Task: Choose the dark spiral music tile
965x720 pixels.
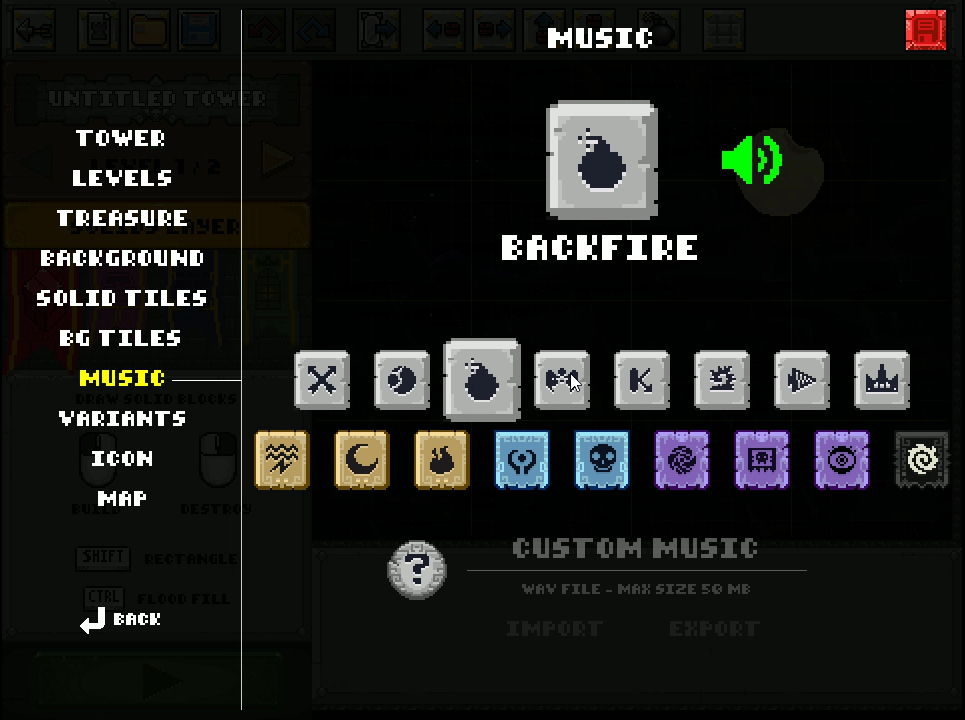Action: pos(921,460)
